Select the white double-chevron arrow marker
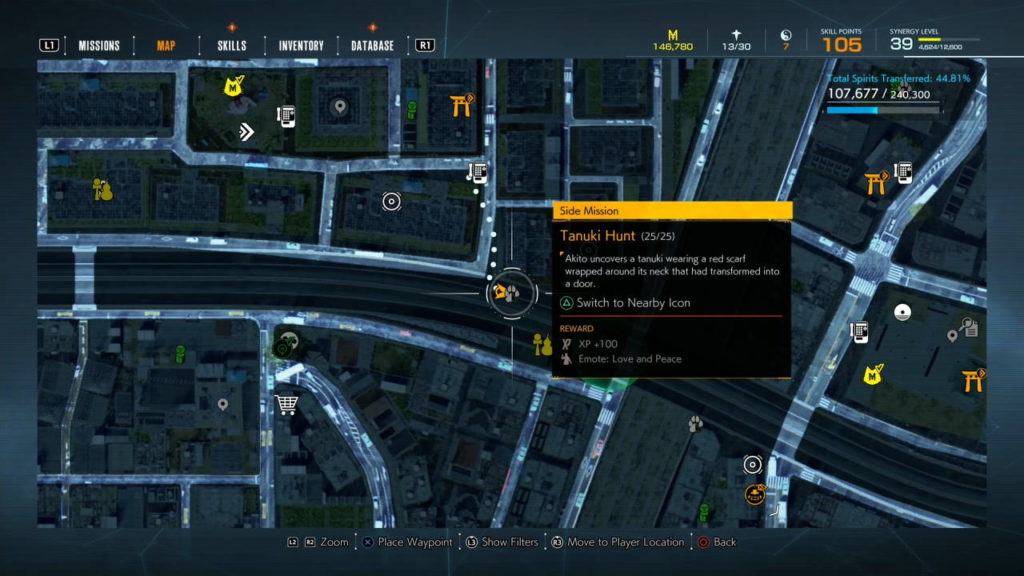 click(246, 131)
